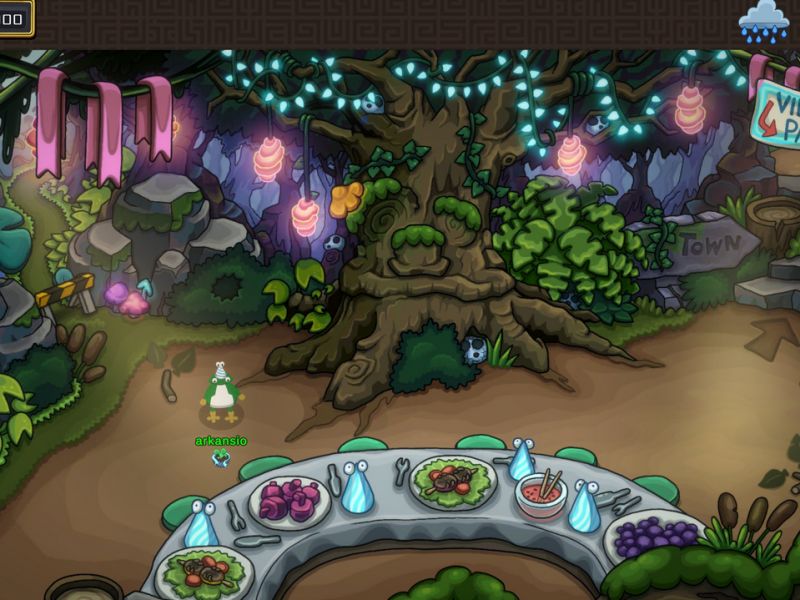
Task: Click the rain cloud weather icon
Action: click(763, 21)
